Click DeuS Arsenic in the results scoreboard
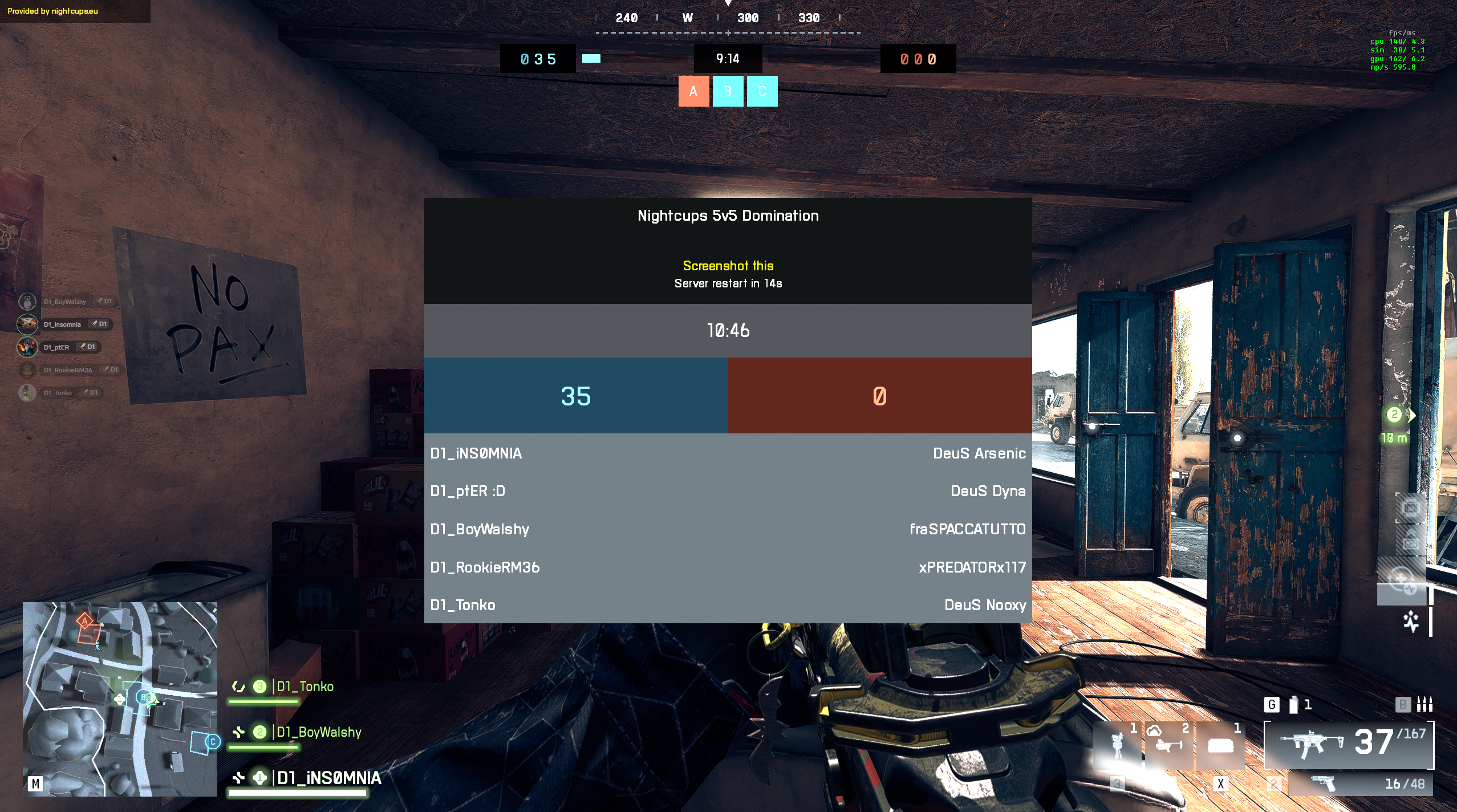Viewport: 1457px width, 812px height. pyautogui.click(x=979, y=453)
